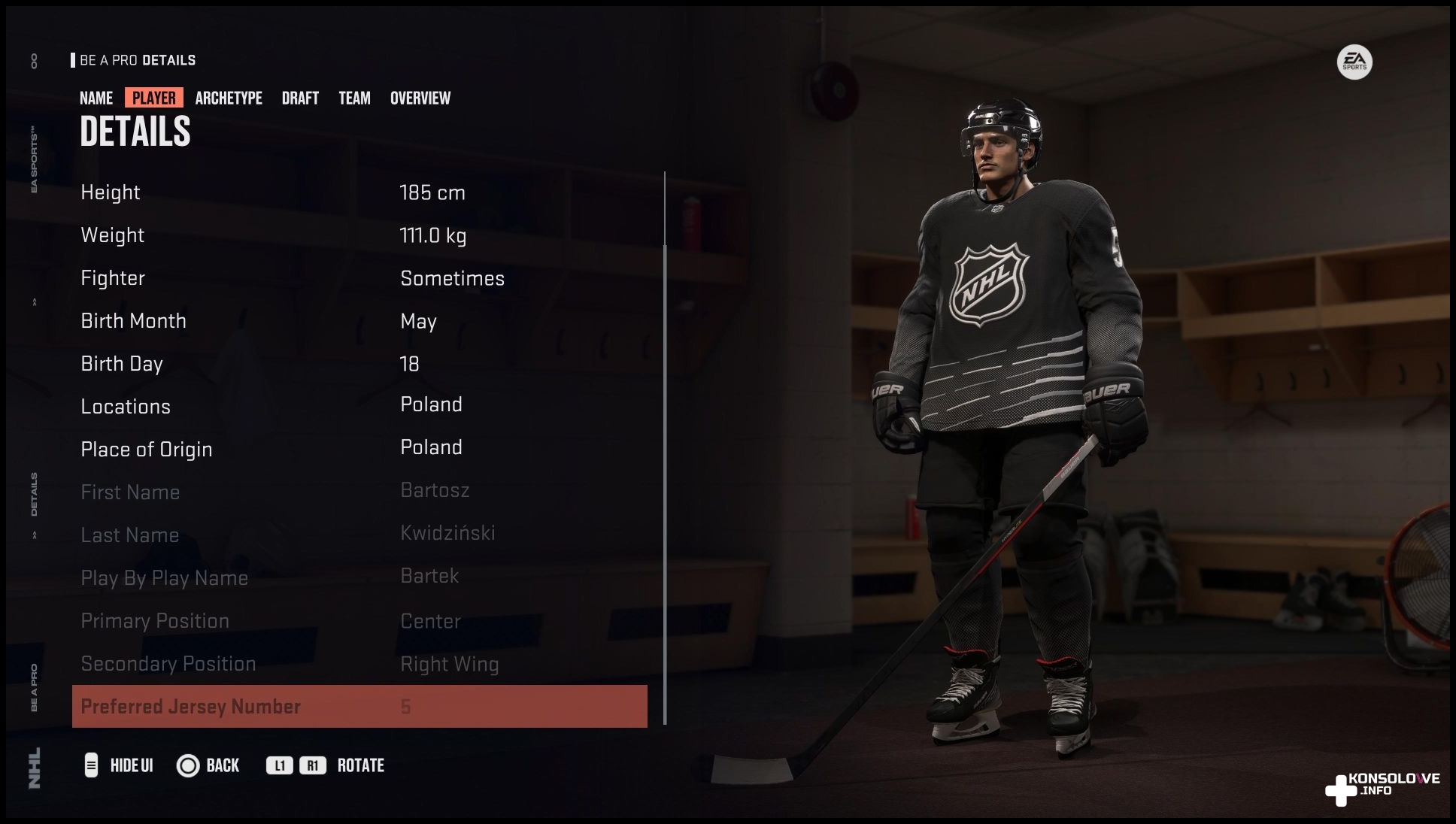This screenshot has width=1456, height=824.
Task: Select the Birth Day row
Action: click(359, 364)
